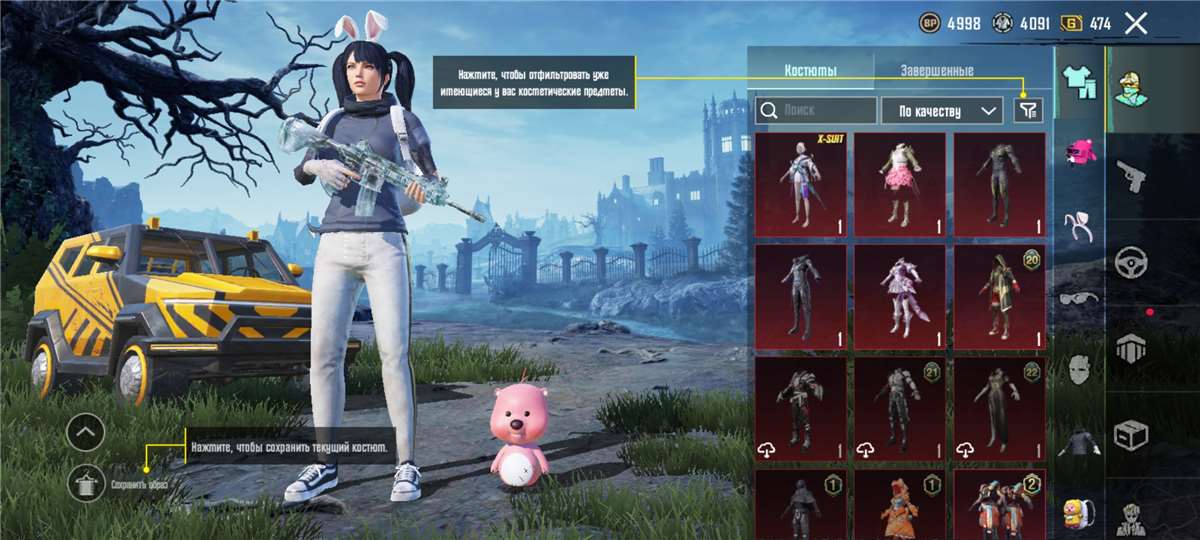Show the sunglasses subcategory
The height and width of the screenshot is (540, 1200).
[1078, 297]
